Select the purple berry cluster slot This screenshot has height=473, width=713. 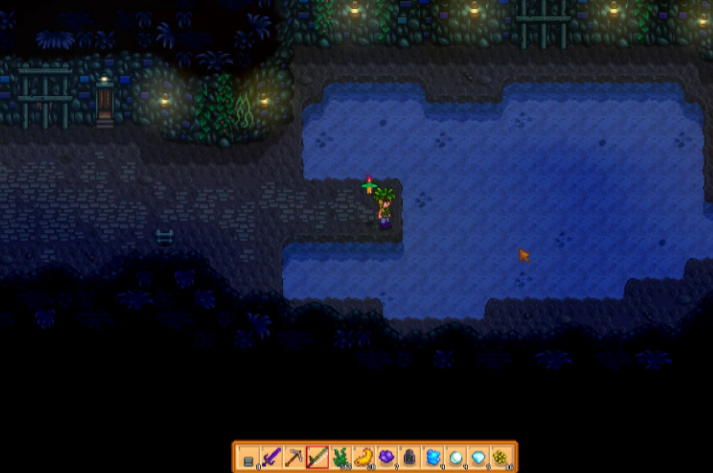(387, 458)
